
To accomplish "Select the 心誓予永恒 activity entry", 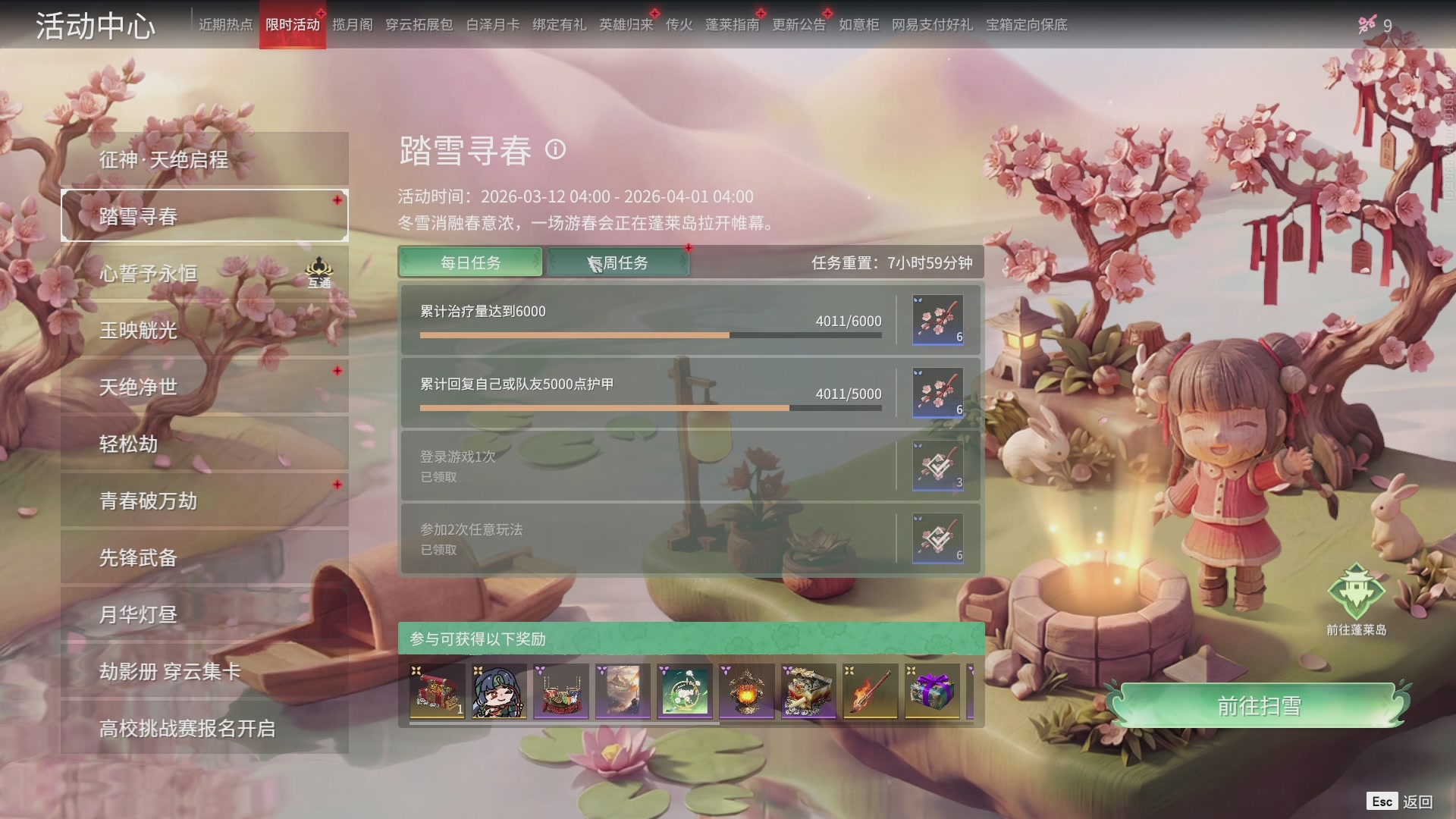I will tap(205, 273).
